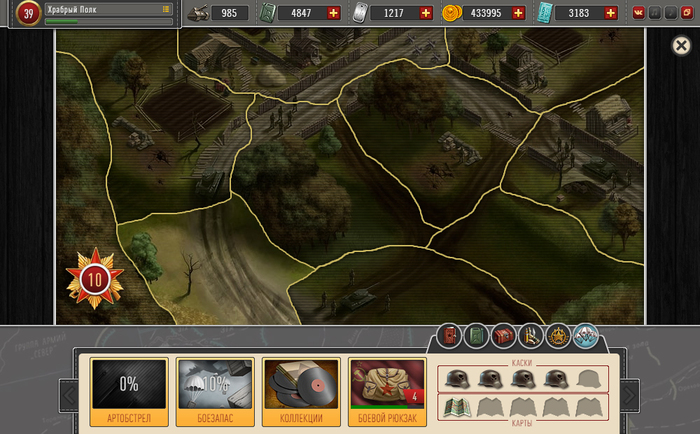Switch to the red book tab
This screenshot has width=700, height=434.
pos(450,337)
